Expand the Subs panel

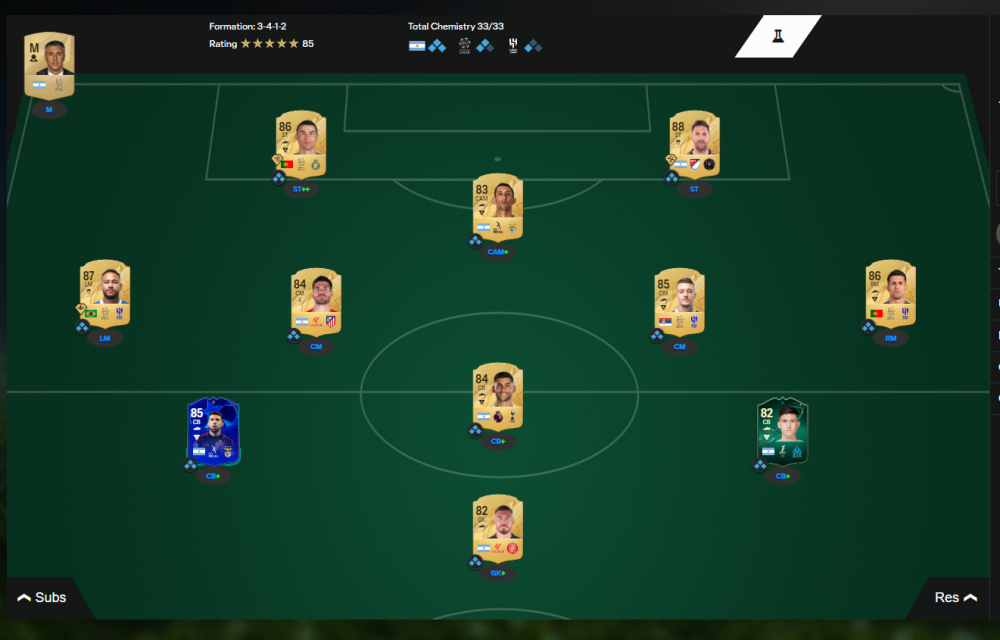point(42,598)
